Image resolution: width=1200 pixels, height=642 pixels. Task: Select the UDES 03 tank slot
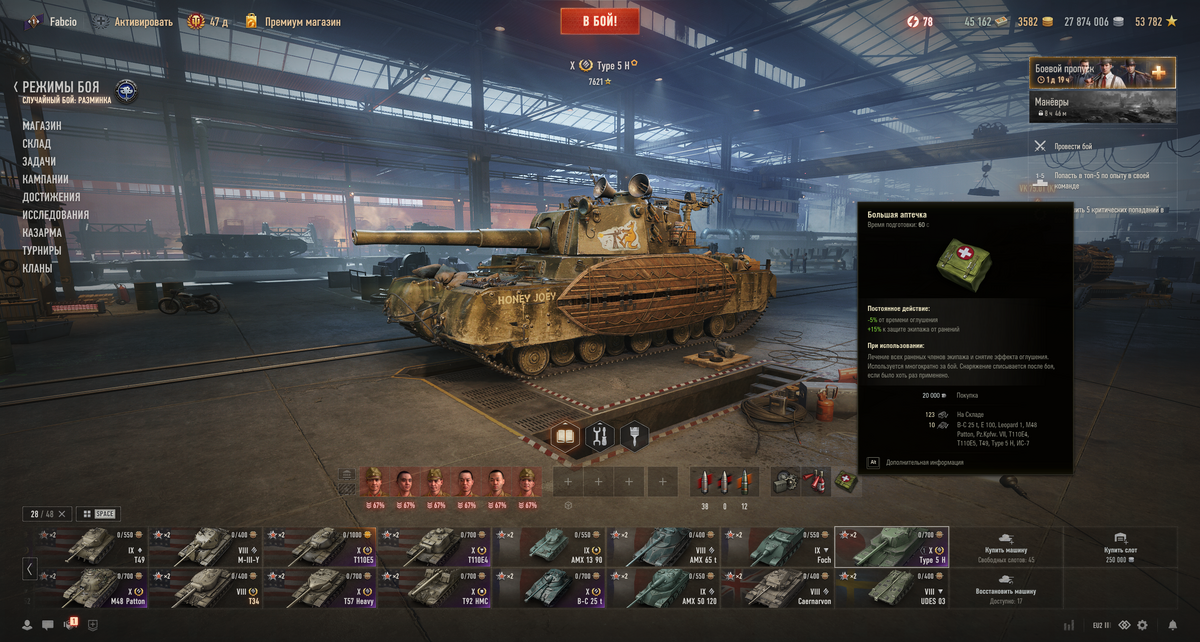point(891,588)
